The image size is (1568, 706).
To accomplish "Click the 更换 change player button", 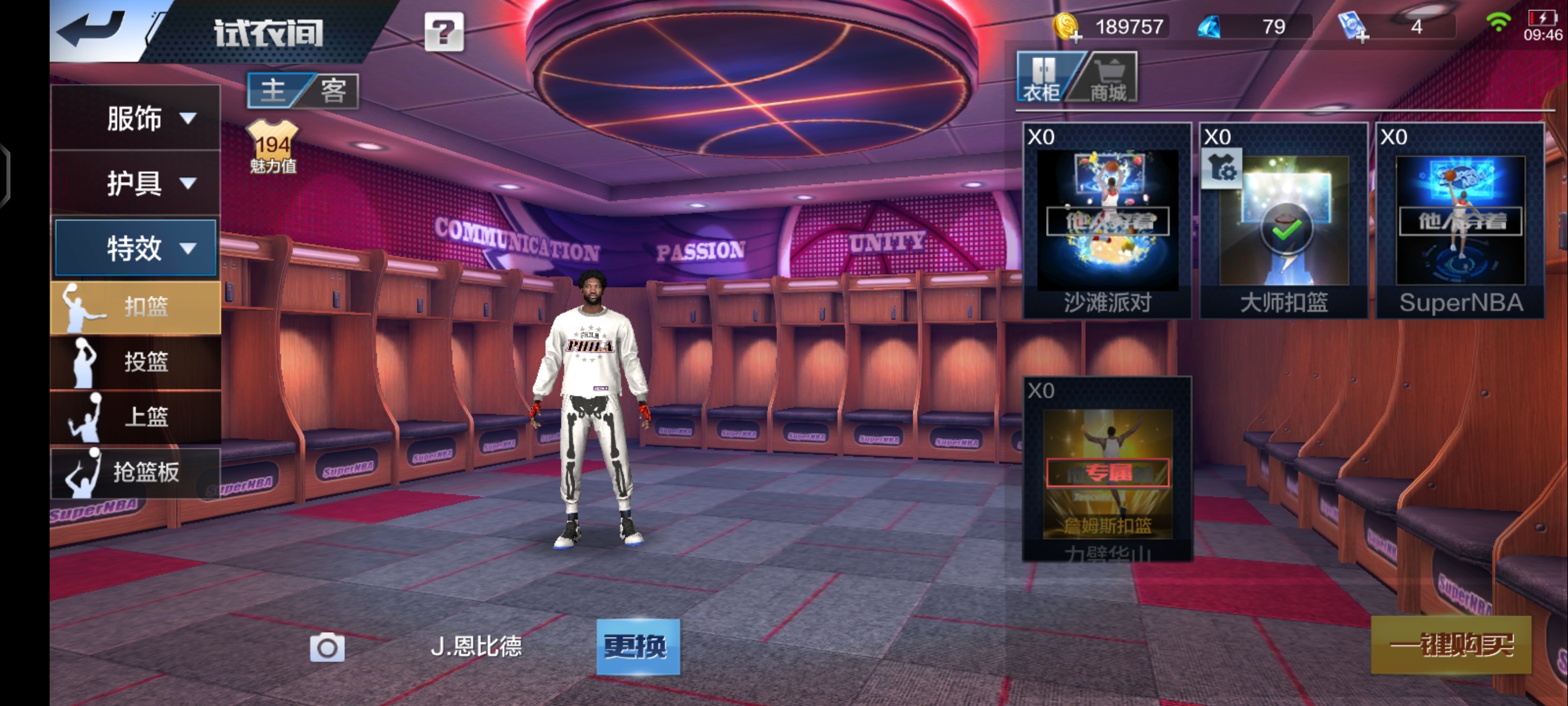I will tap(638, 647).
